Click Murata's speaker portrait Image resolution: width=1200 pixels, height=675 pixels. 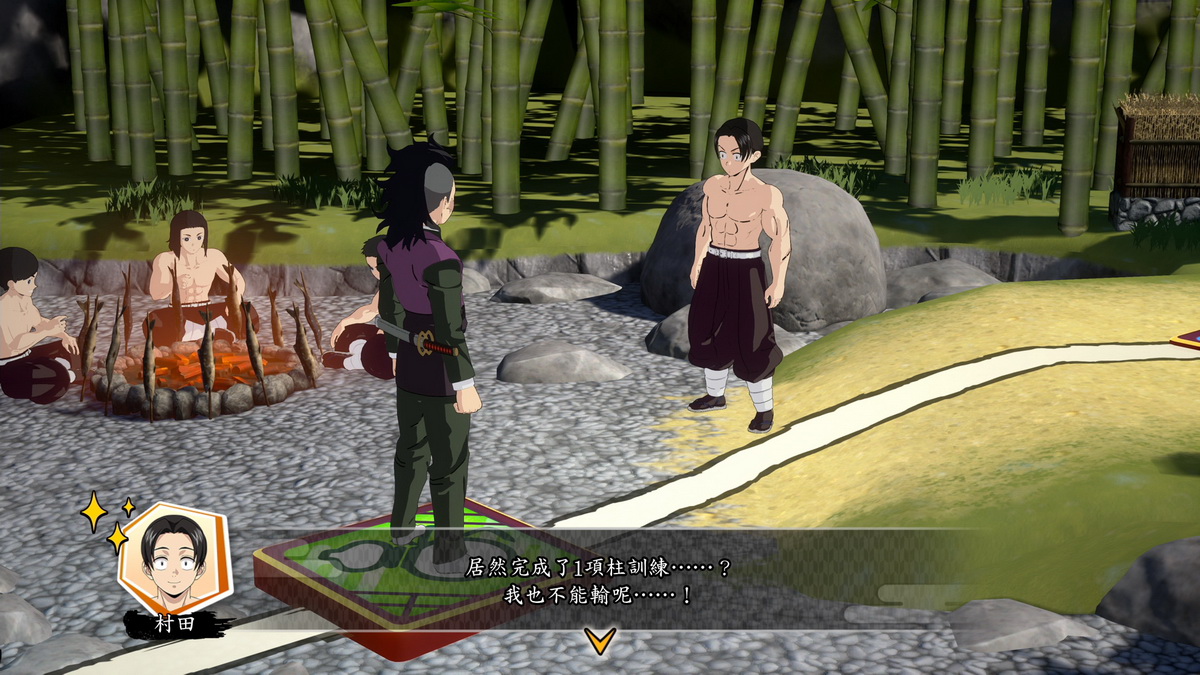174,558
